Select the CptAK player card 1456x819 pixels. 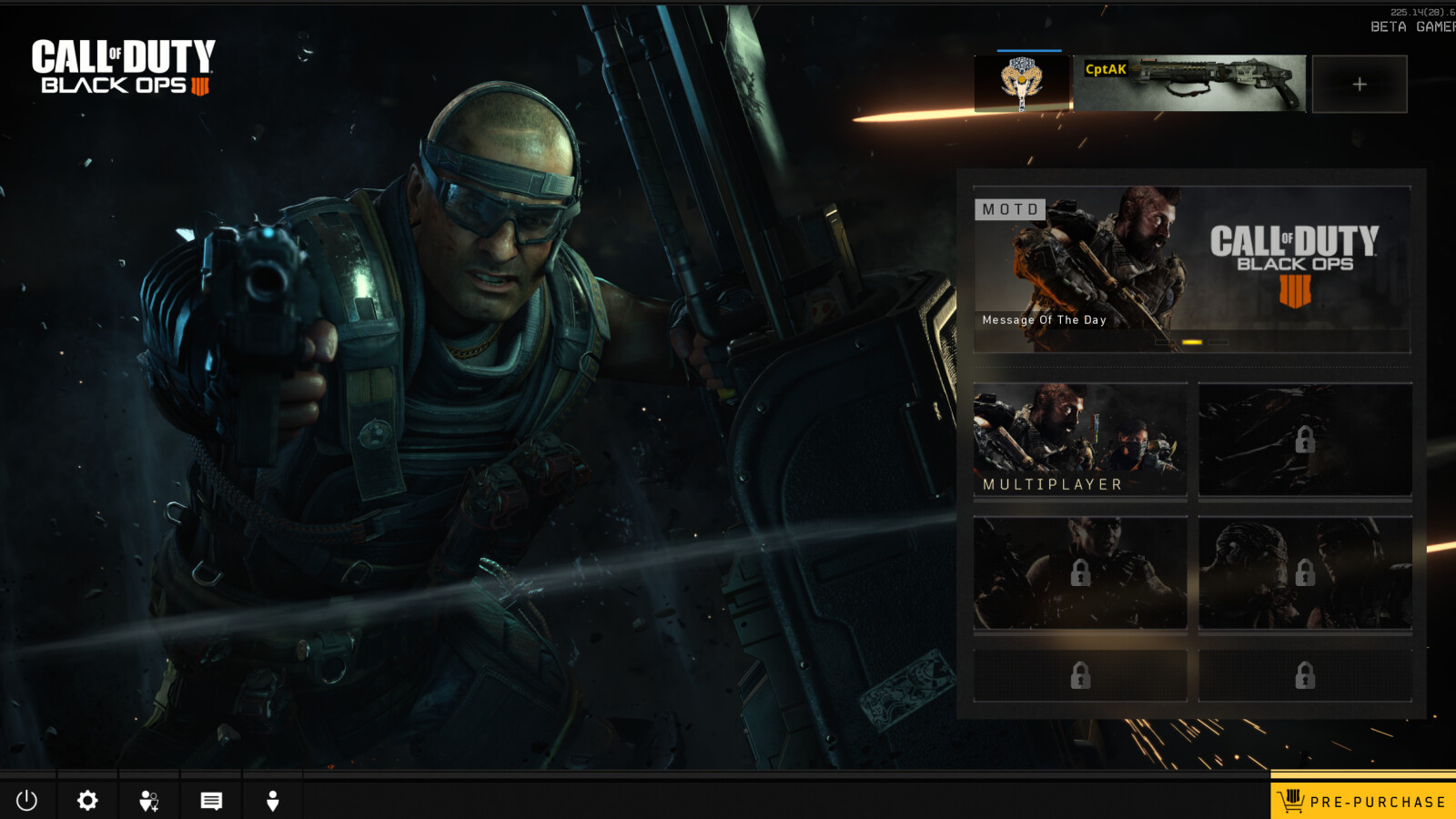(x=1190, y=84)
